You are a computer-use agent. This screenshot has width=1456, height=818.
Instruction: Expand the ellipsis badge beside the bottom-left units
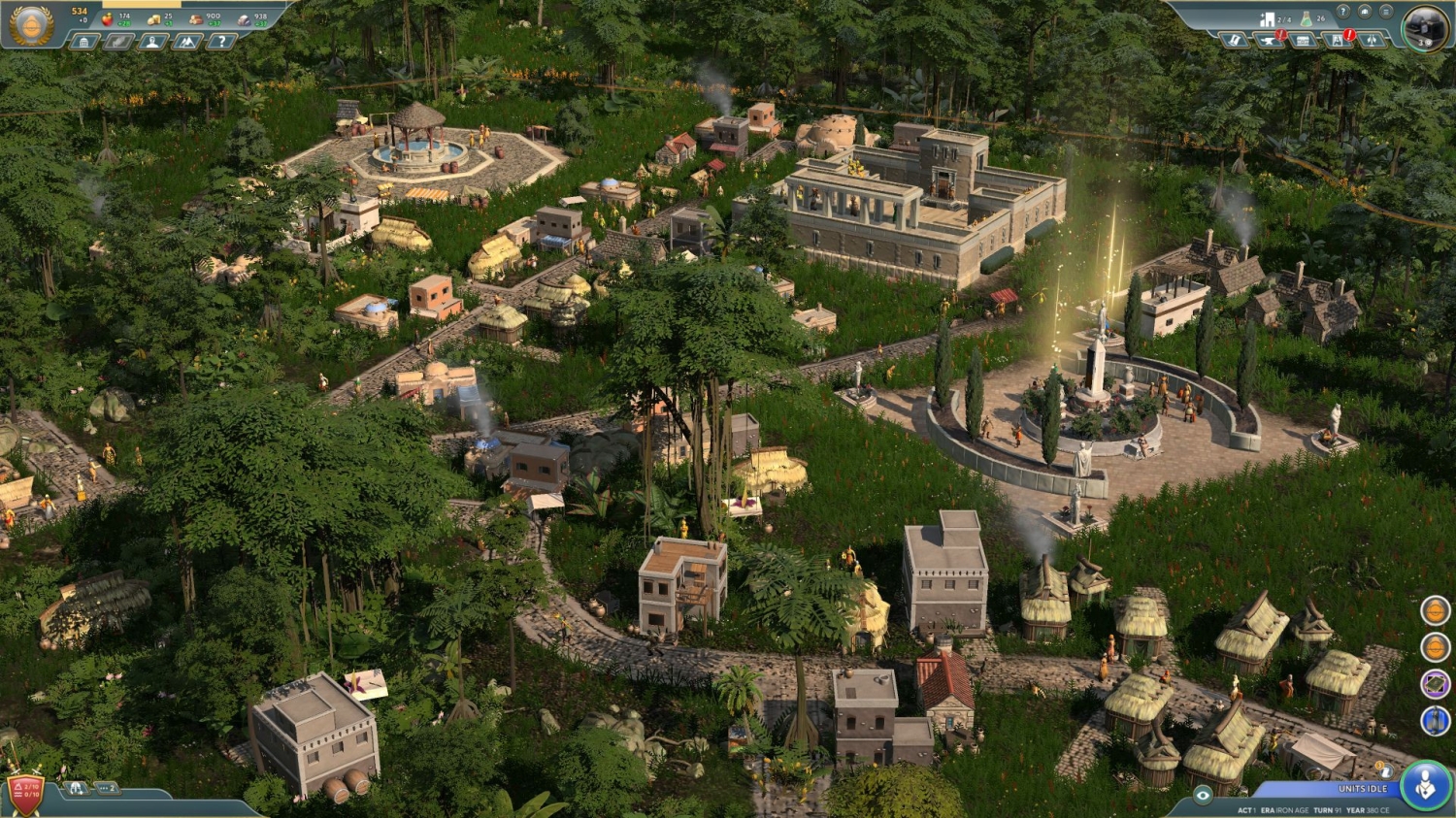click(x=107, y=787)
